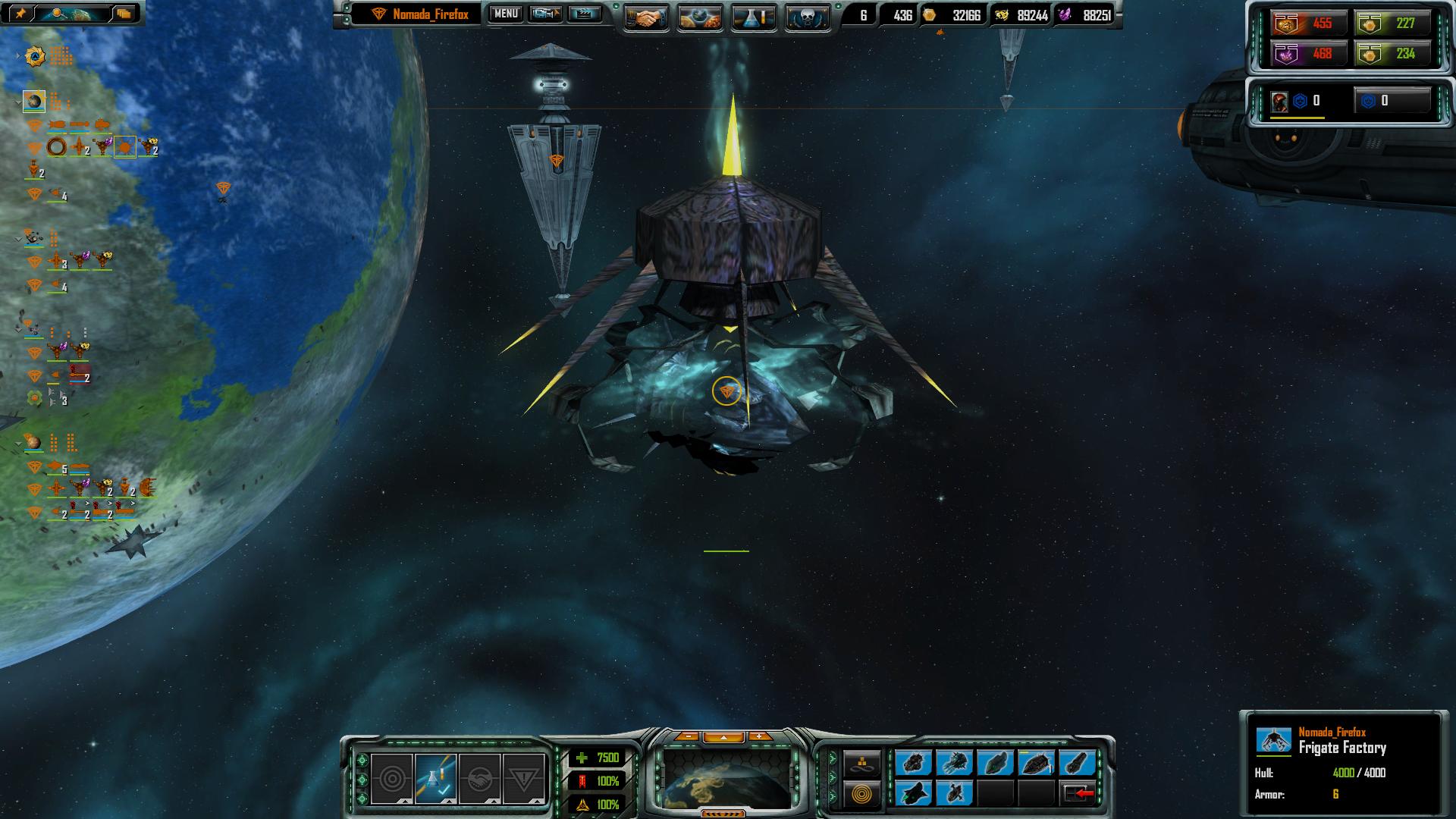Select the grey handshake action slot

479,779
